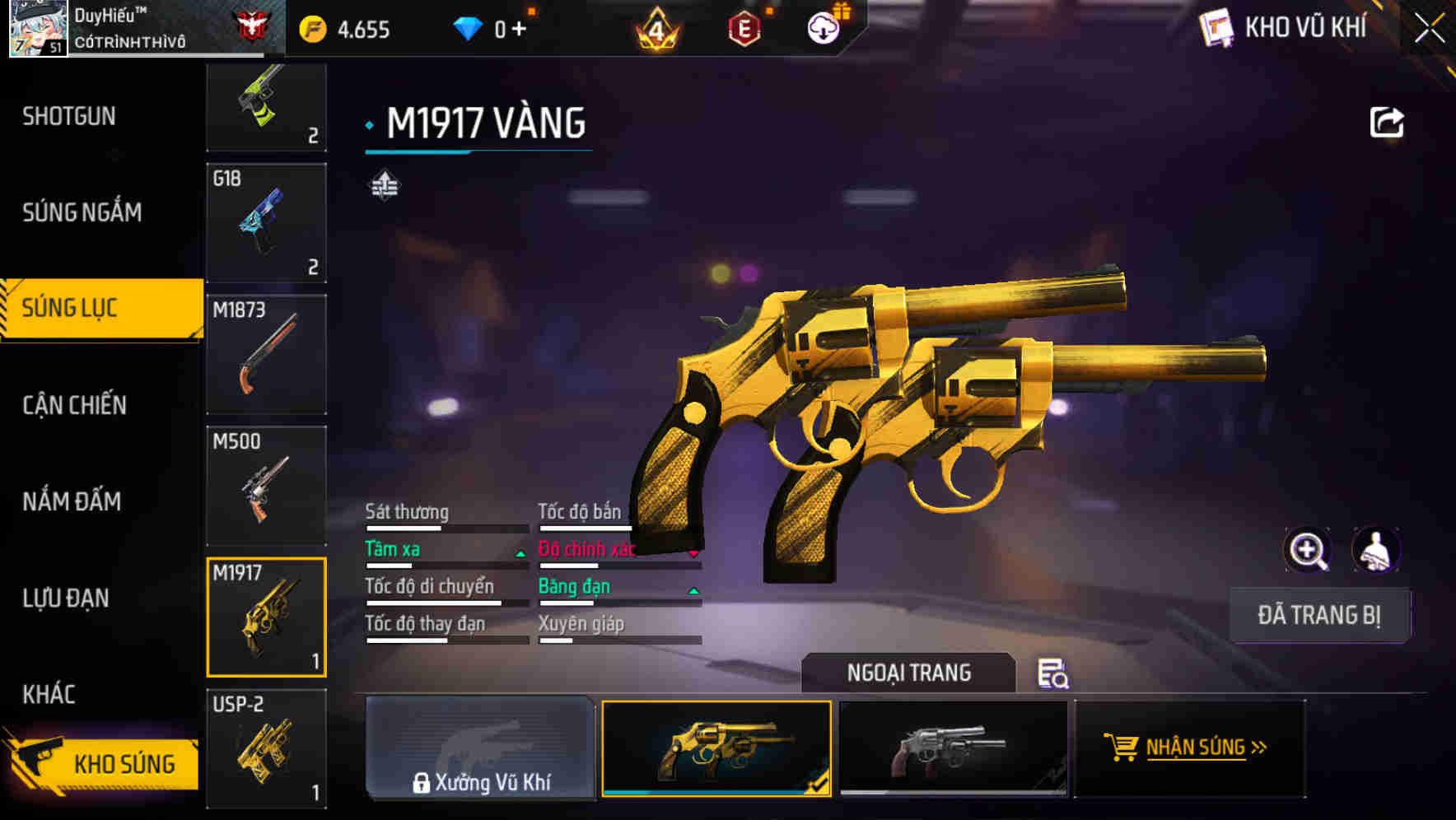
Task: Click the share weapon icon
Action: (1388, 121)
